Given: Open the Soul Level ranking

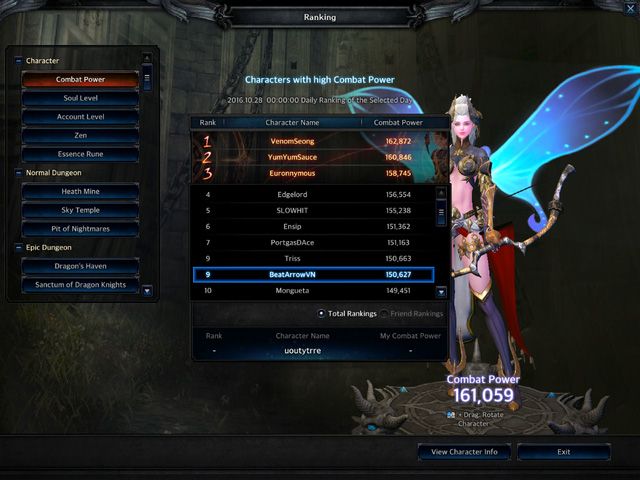Looking at the screenshot, I should pyautogui.click(x=80, y=98).
